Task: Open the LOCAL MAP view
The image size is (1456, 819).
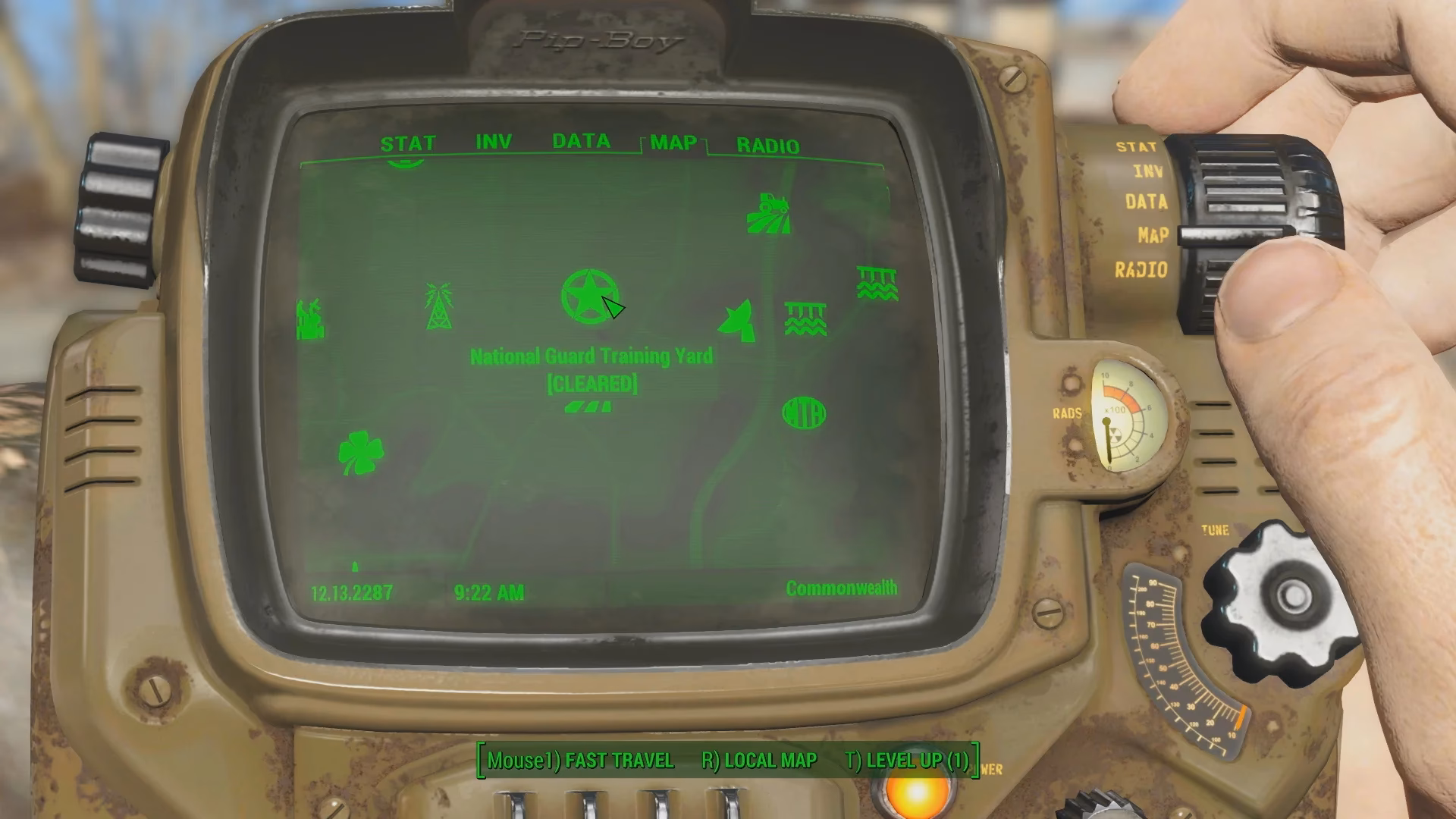Action: point(769,761)
